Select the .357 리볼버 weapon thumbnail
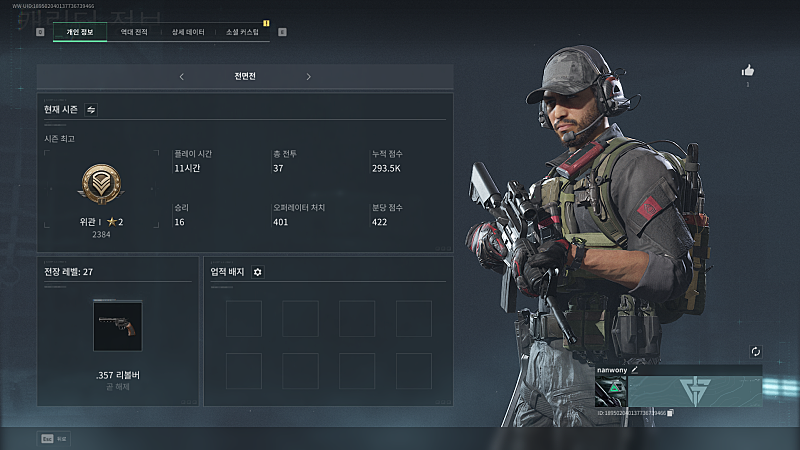Screen dimensions: 800x450 [117, 326]
